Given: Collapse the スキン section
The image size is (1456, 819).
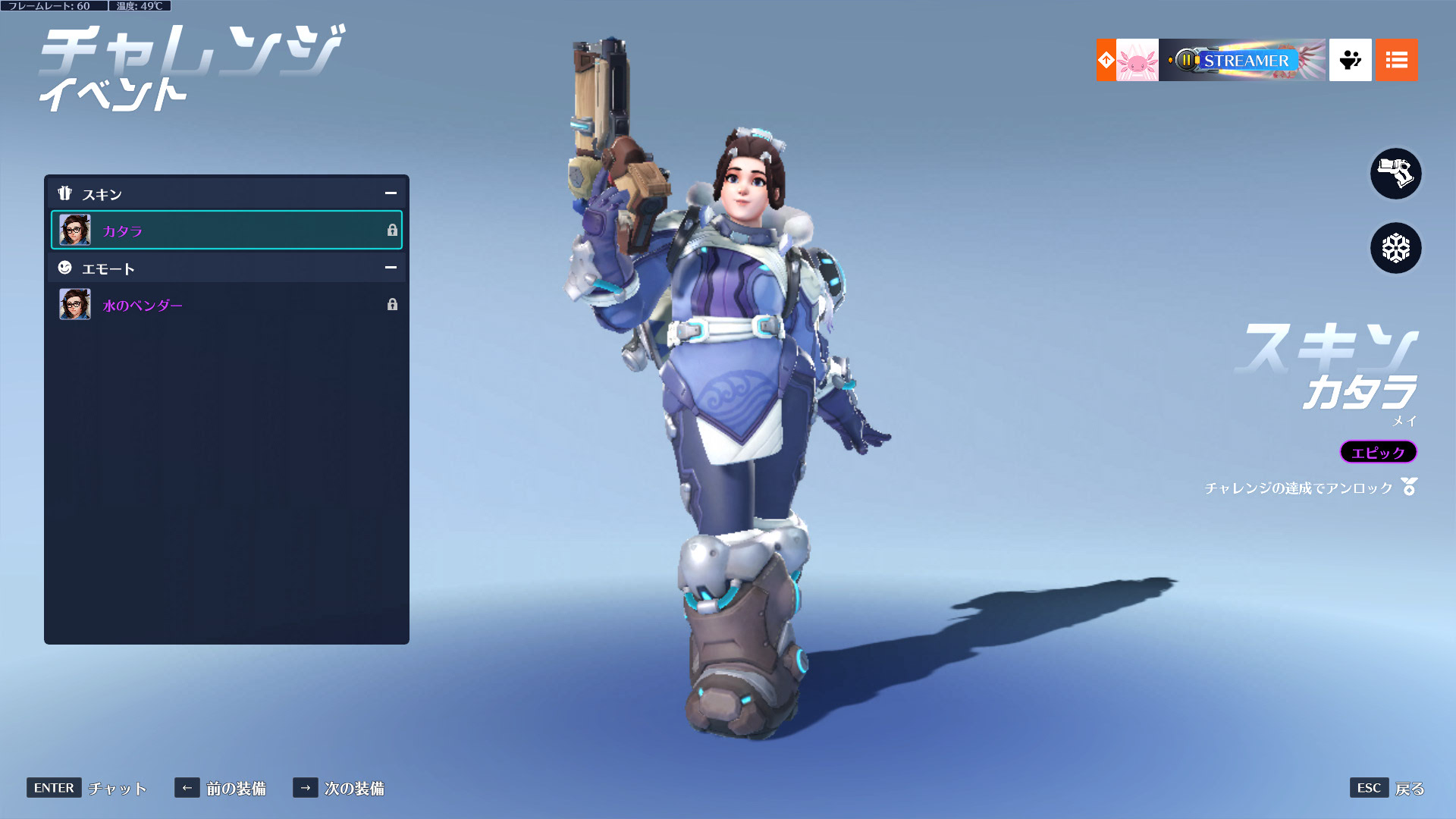Looking at the screenshot, I should point(391,193).
